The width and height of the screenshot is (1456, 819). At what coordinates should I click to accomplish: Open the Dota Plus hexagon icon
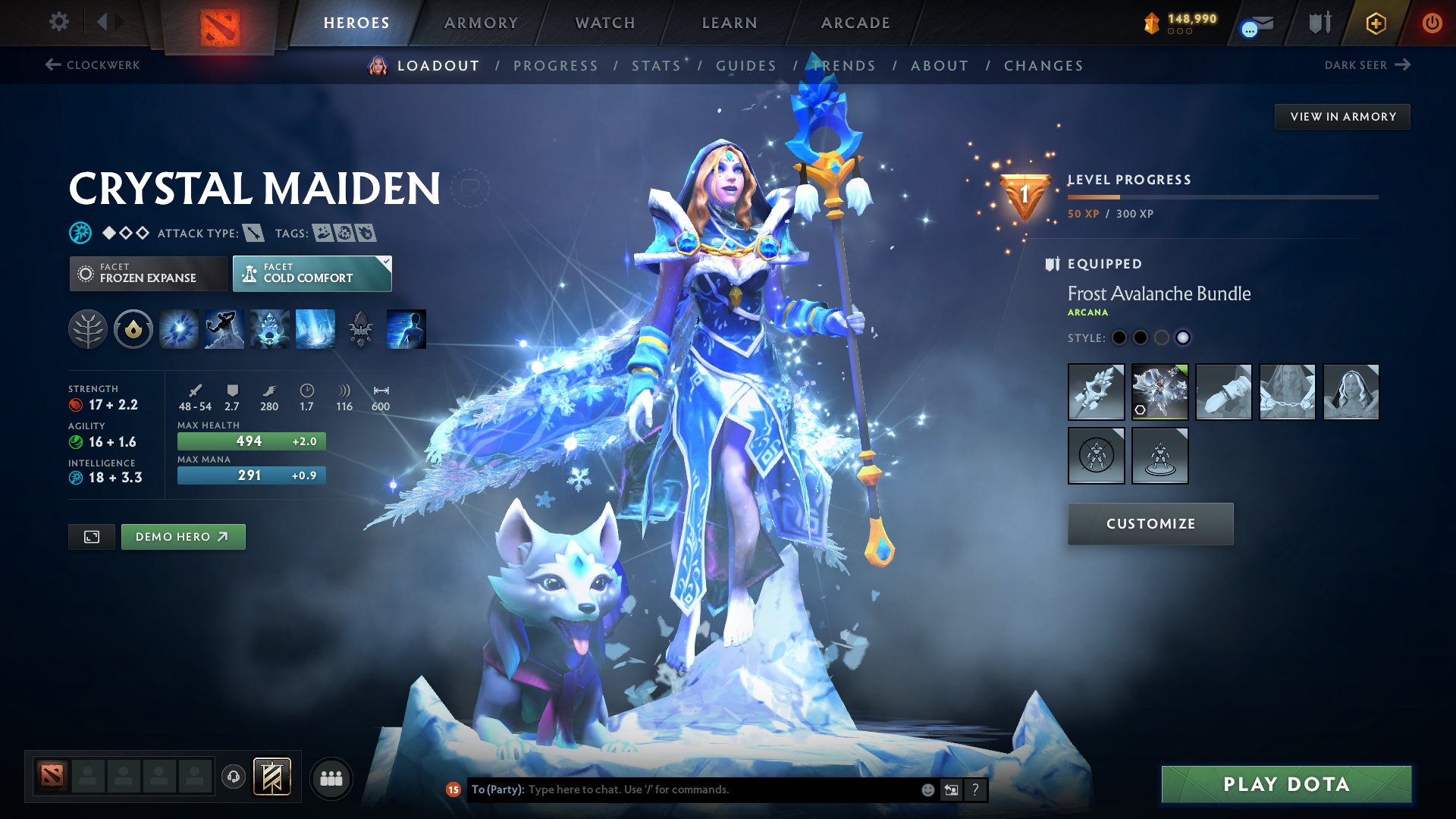(1375, 23)
